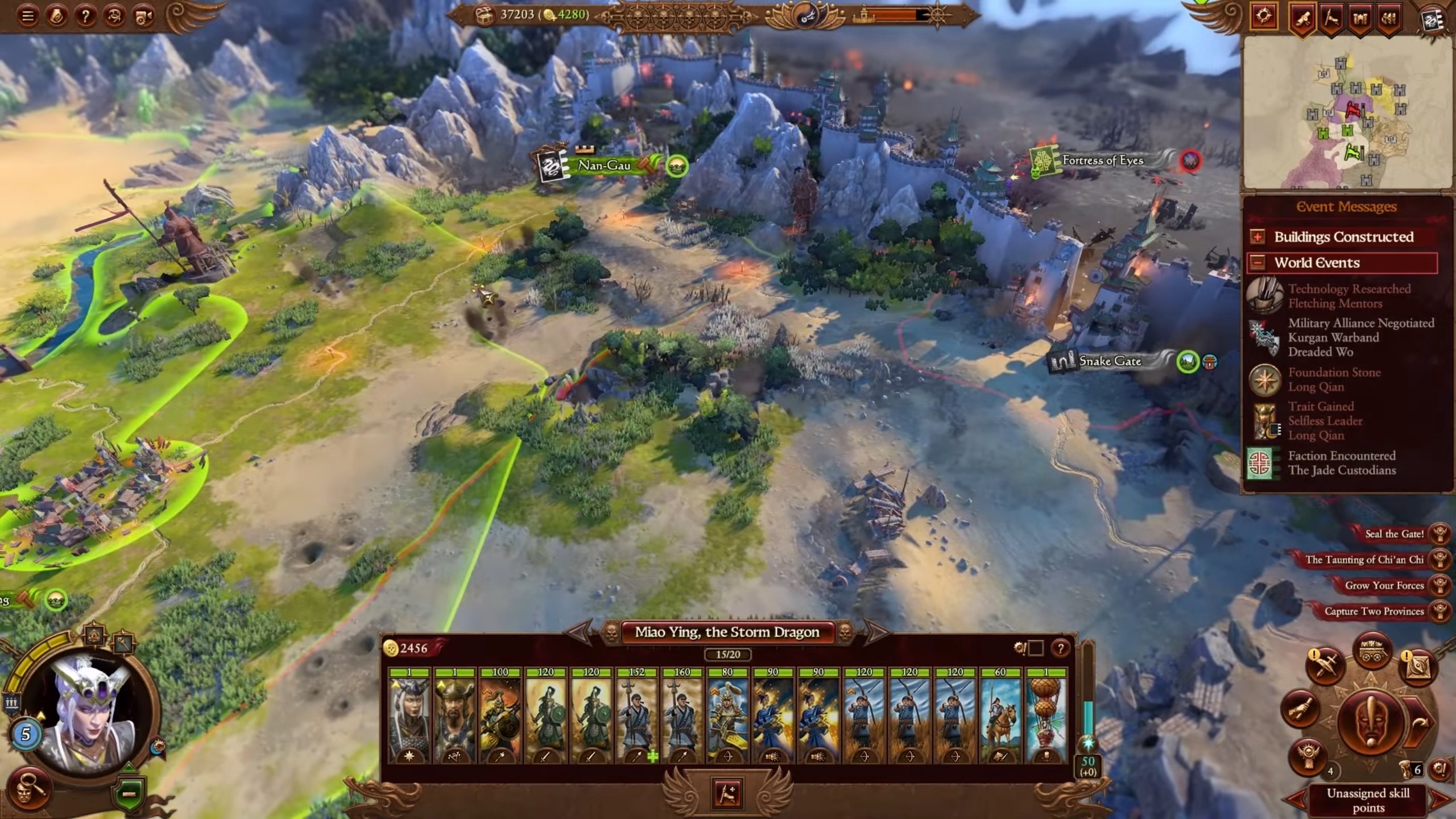Image resolution: width=1456 pixels, height=819 pixels.
Task: Open The Taunting of Chi'an Chi mission
Action: point(1364,560)
